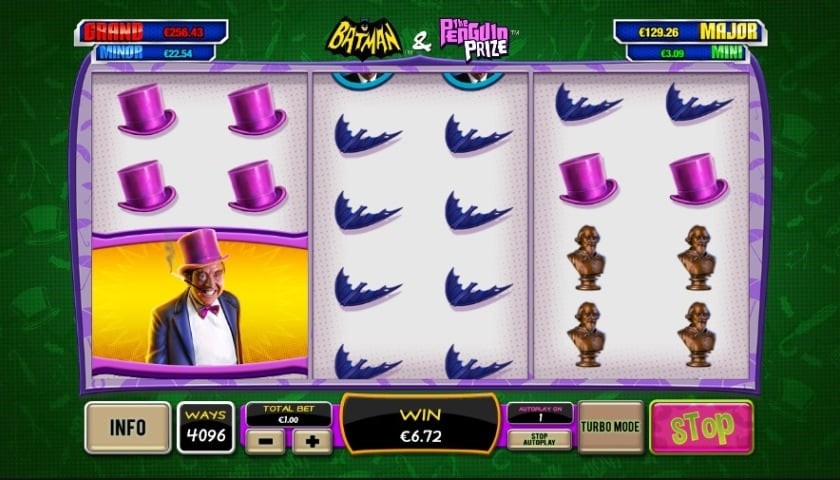840x480 pixels.
Task: Decrease total bet with minus button
Action: click(x=264, y=441)
